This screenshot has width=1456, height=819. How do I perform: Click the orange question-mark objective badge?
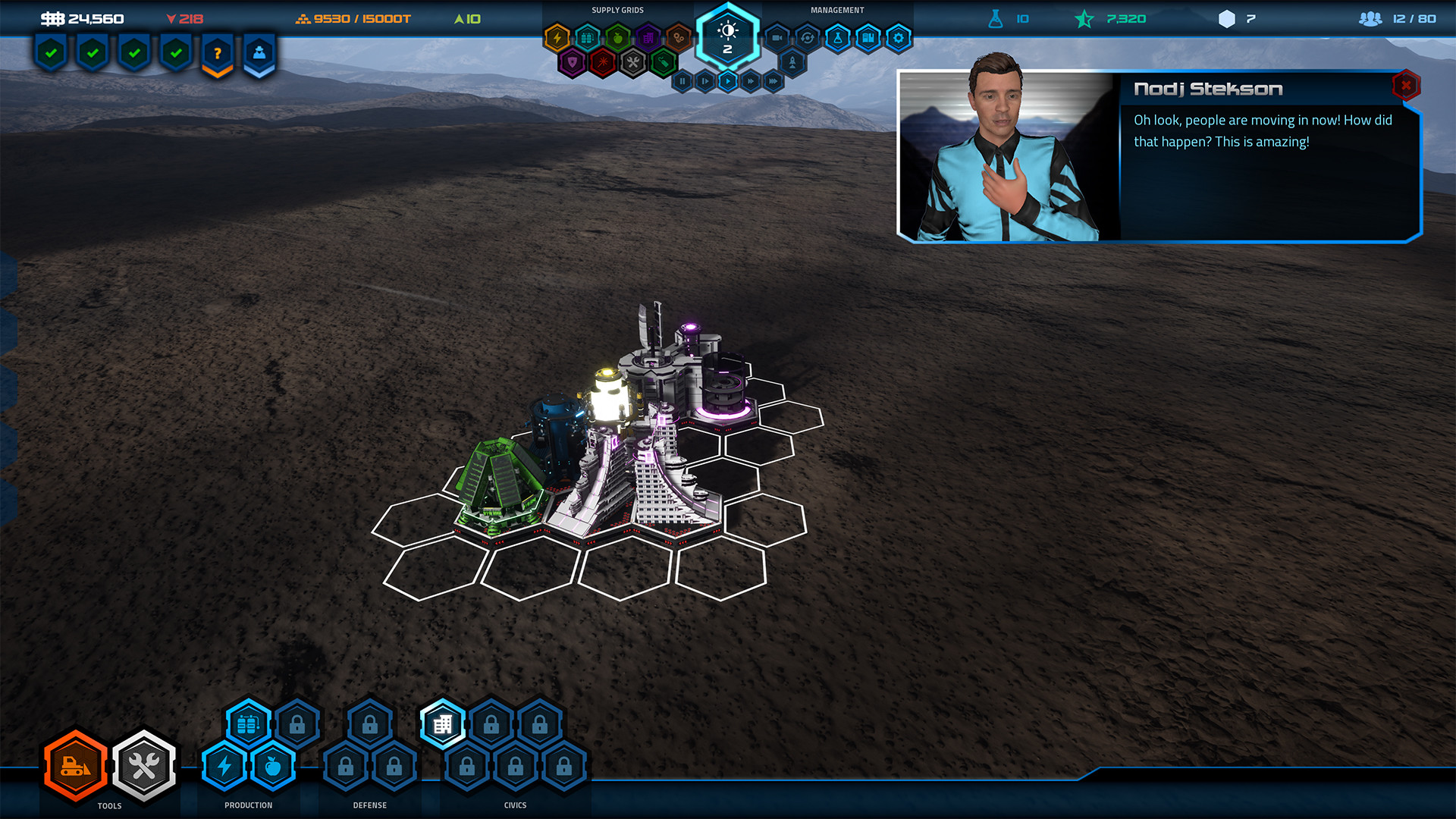218,52
